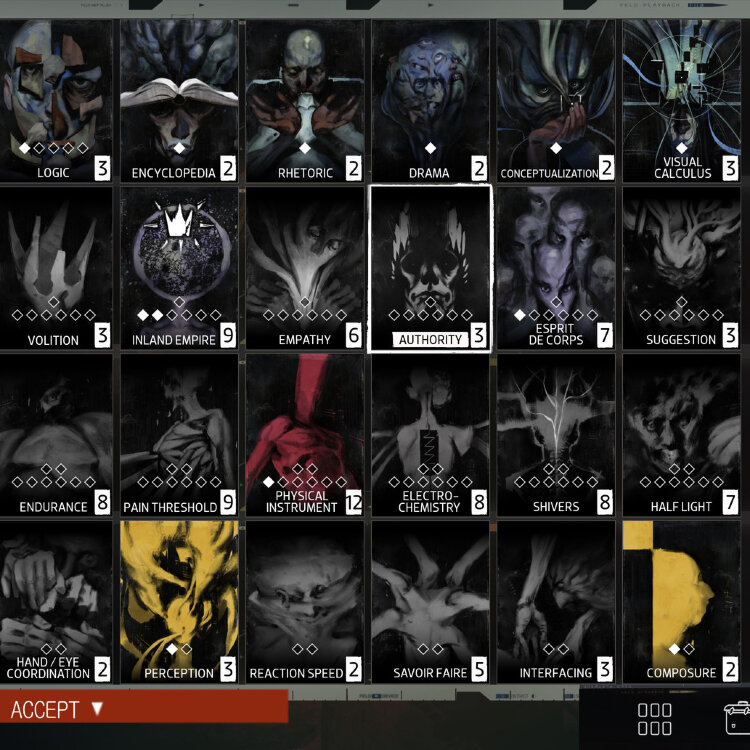Select the red Physical Instrument card
This screenshot has width=750, height=750.
tap(304, 435)
